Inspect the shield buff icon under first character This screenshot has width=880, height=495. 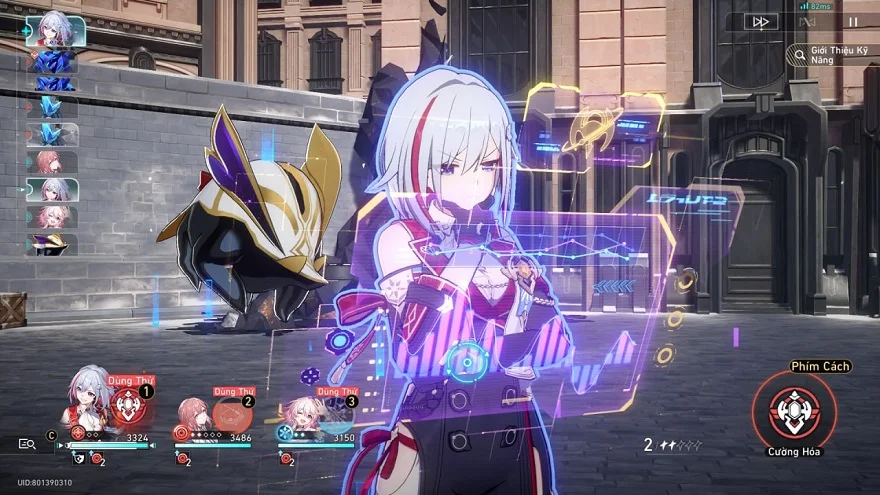80,459
